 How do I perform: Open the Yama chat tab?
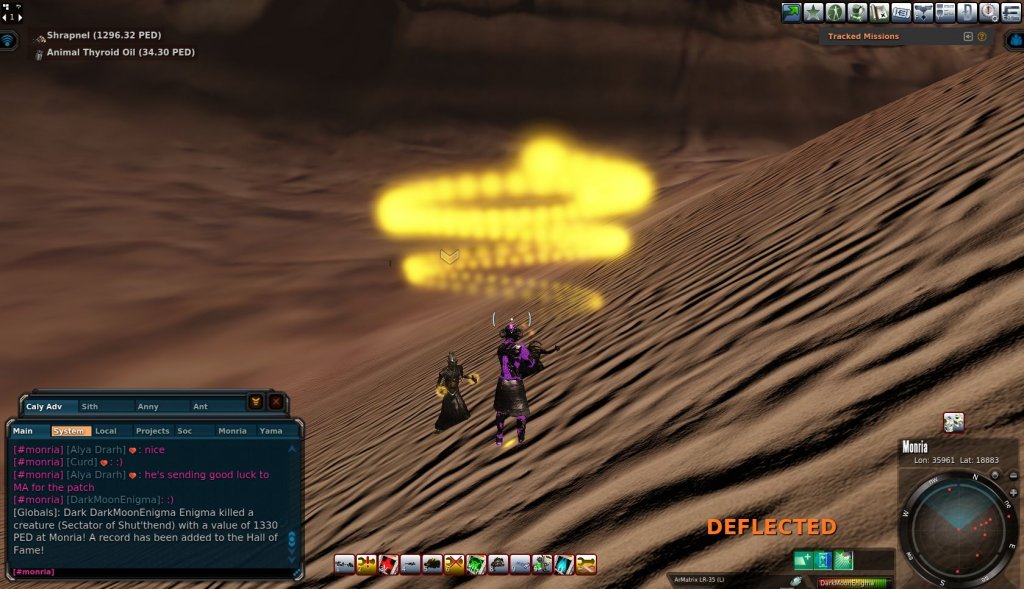[x=271, y=431]
